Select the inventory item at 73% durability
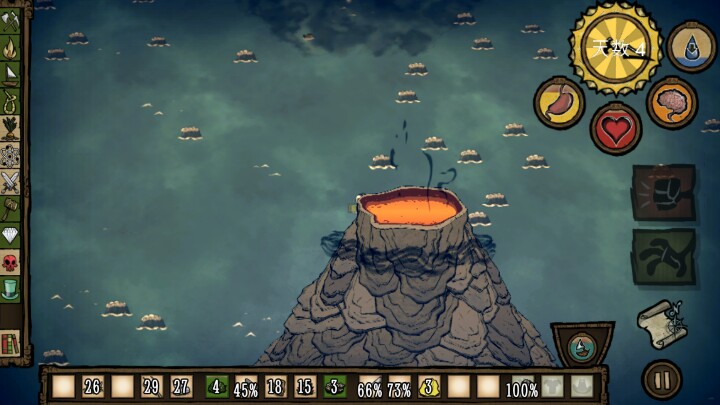The height and width of the screenshot is (405, 720). point(399,387)
